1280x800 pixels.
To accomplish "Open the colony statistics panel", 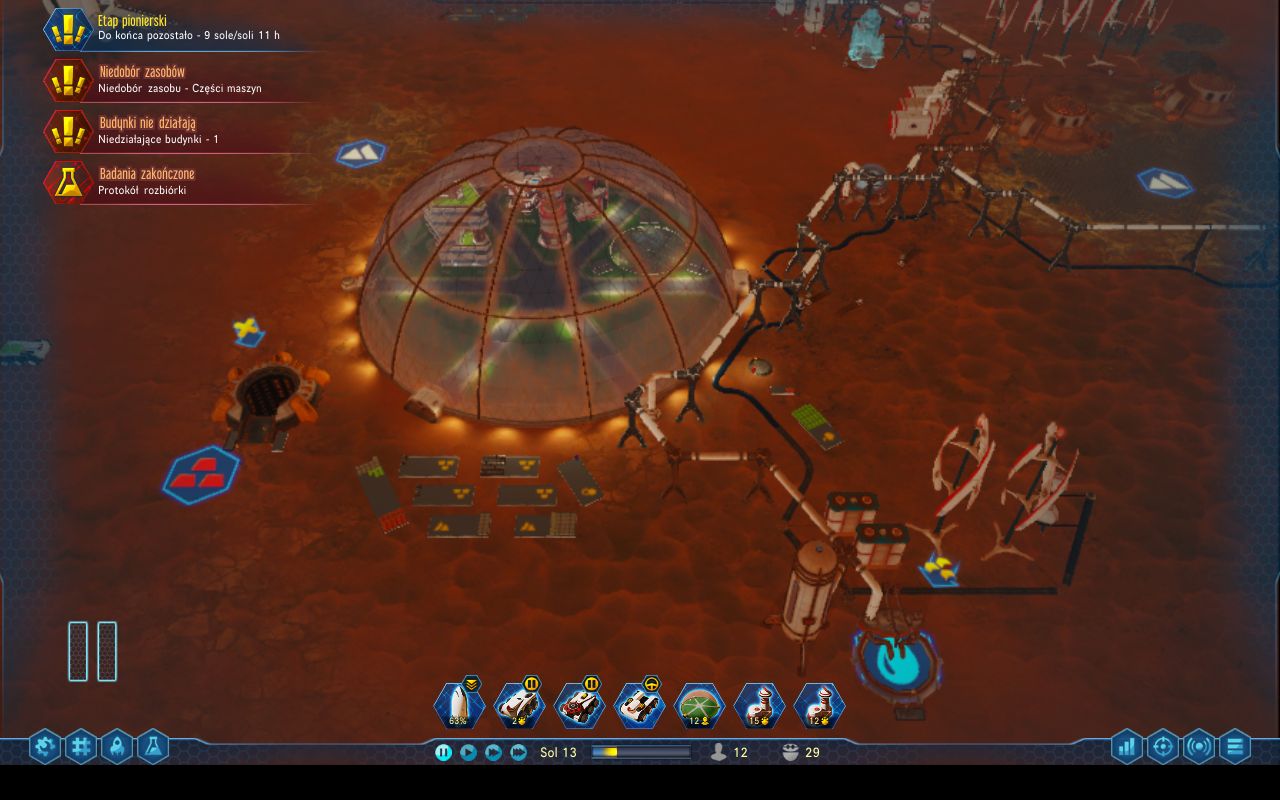I will point(1128,746).
